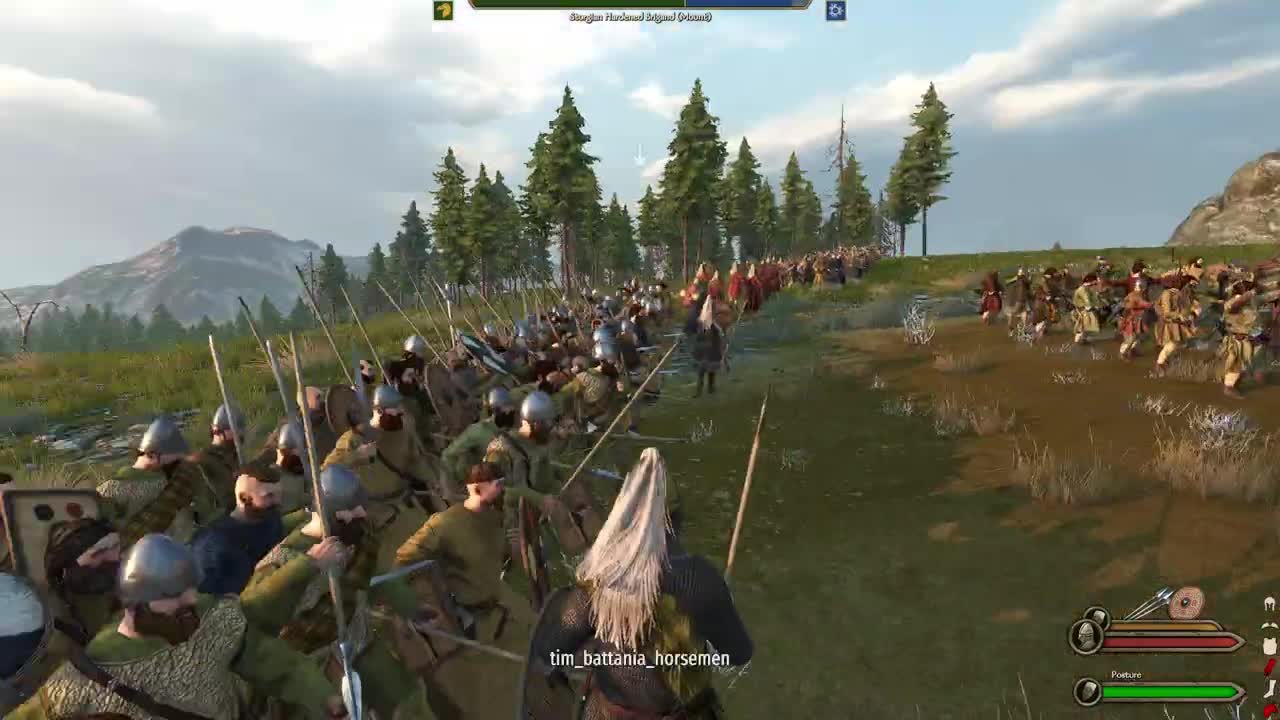Screen dimensions: 1280x720
Task: Click the blue segment of the top bar
Action: pyautogui.click(x=740, y=4)
